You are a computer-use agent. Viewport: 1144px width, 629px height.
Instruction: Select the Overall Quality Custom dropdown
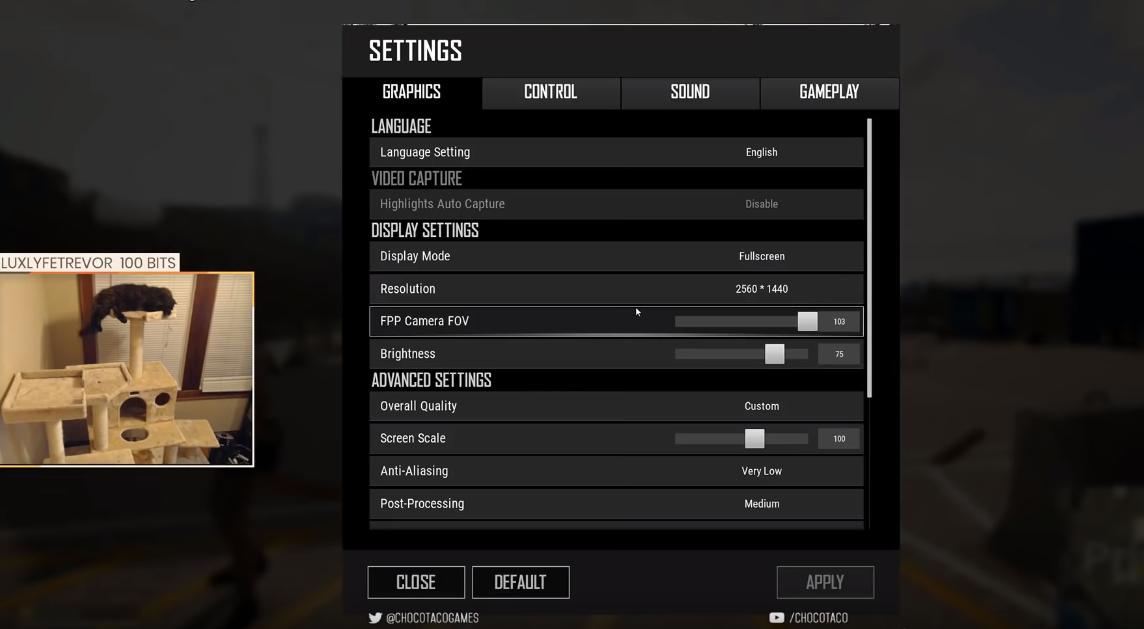click(761, 406)
